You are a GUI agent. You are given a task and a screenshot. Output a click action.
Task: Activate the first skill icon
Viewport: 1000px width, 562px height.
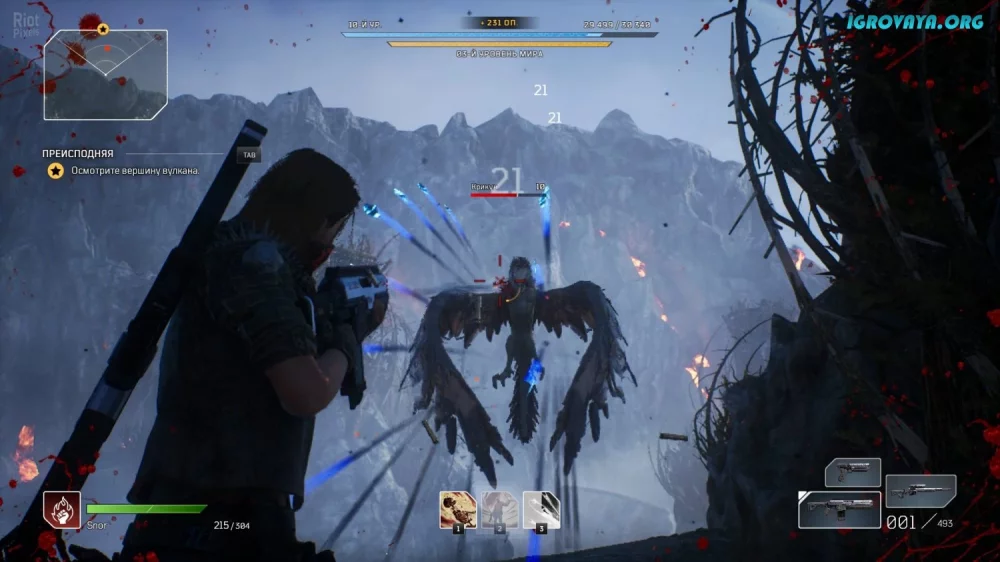click(x=458, y=510)
